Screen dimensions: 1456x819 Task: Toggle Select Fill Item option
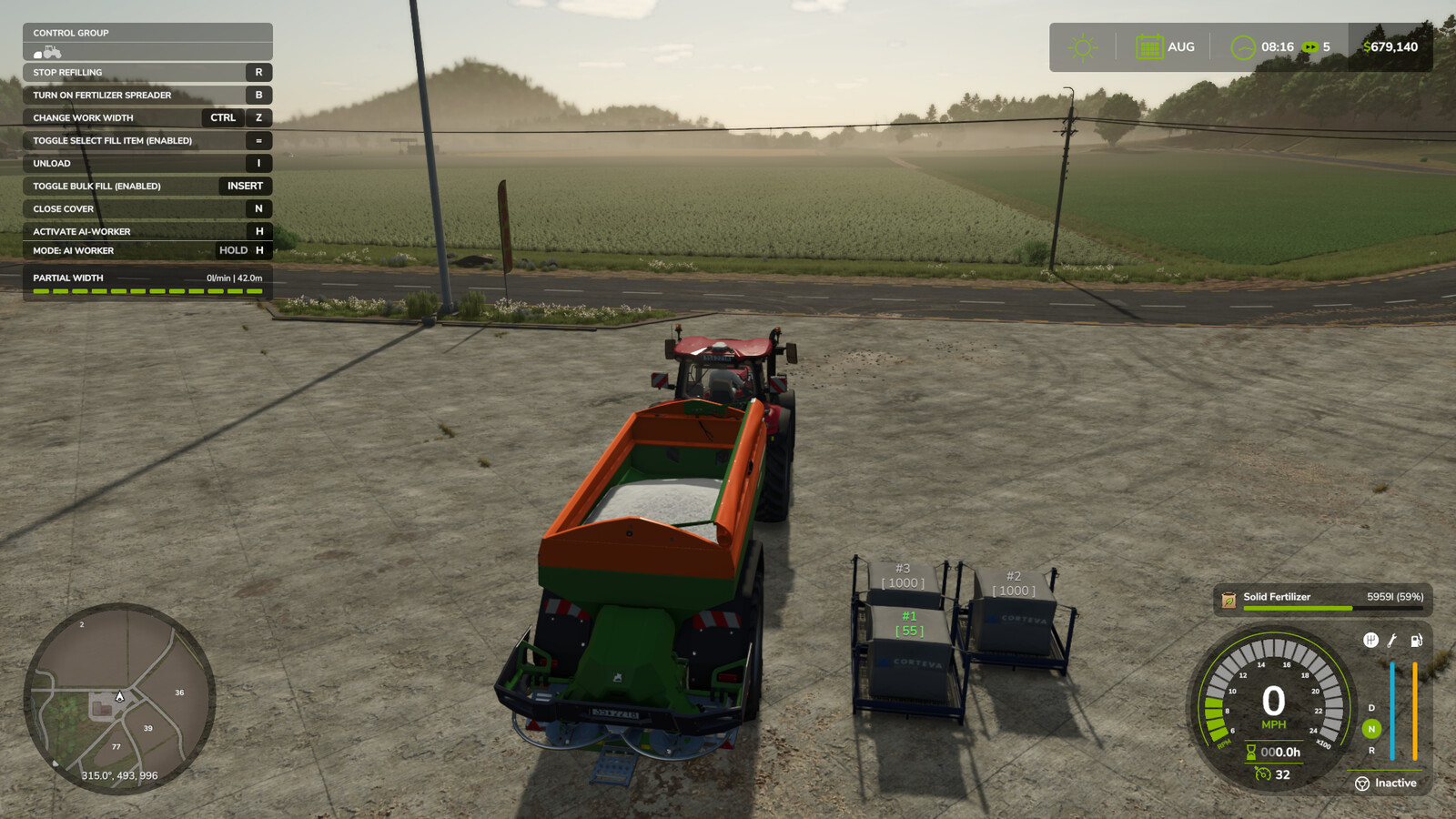pos(111,140)
